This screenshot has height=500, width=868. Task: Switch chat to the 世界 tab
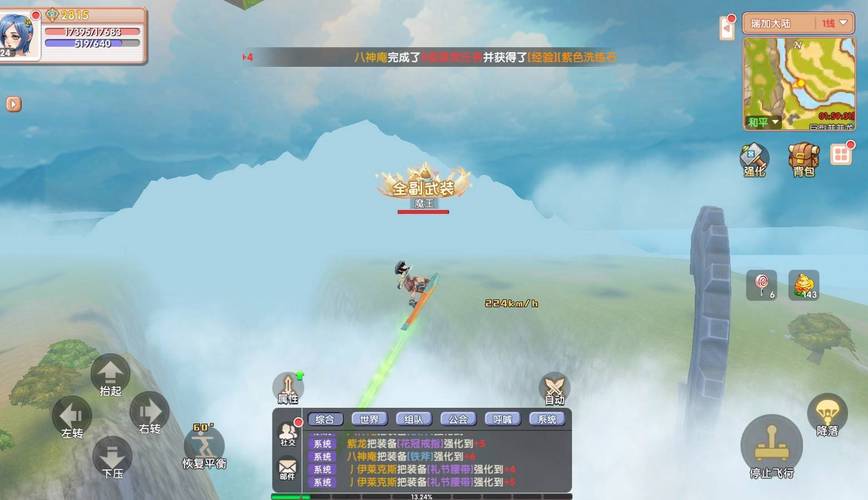(370, 419)
